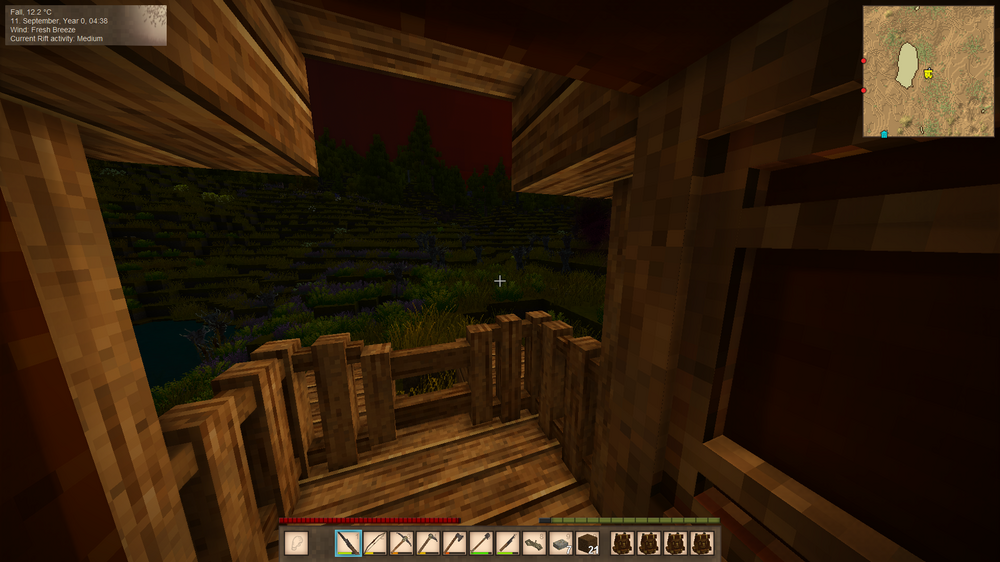Image resolution: width=1000 pixels, height=562 pixels.
Task: Select the bow in the hotbar
Action: click(x=375, y=543)
